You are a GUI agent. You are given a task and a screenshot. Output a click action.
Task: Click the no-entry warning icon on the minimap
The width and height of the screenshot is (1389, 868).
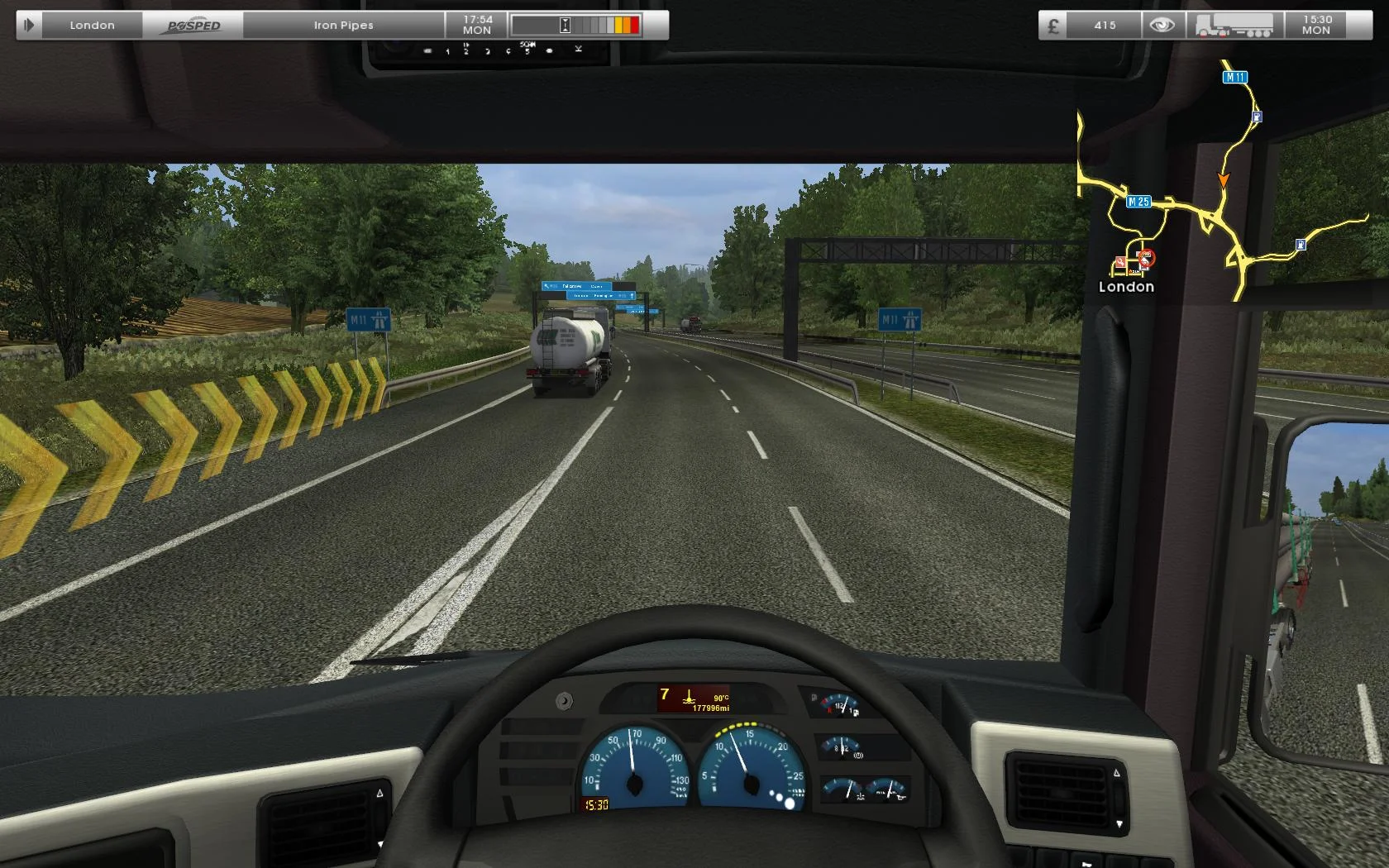click(1146, 257)
